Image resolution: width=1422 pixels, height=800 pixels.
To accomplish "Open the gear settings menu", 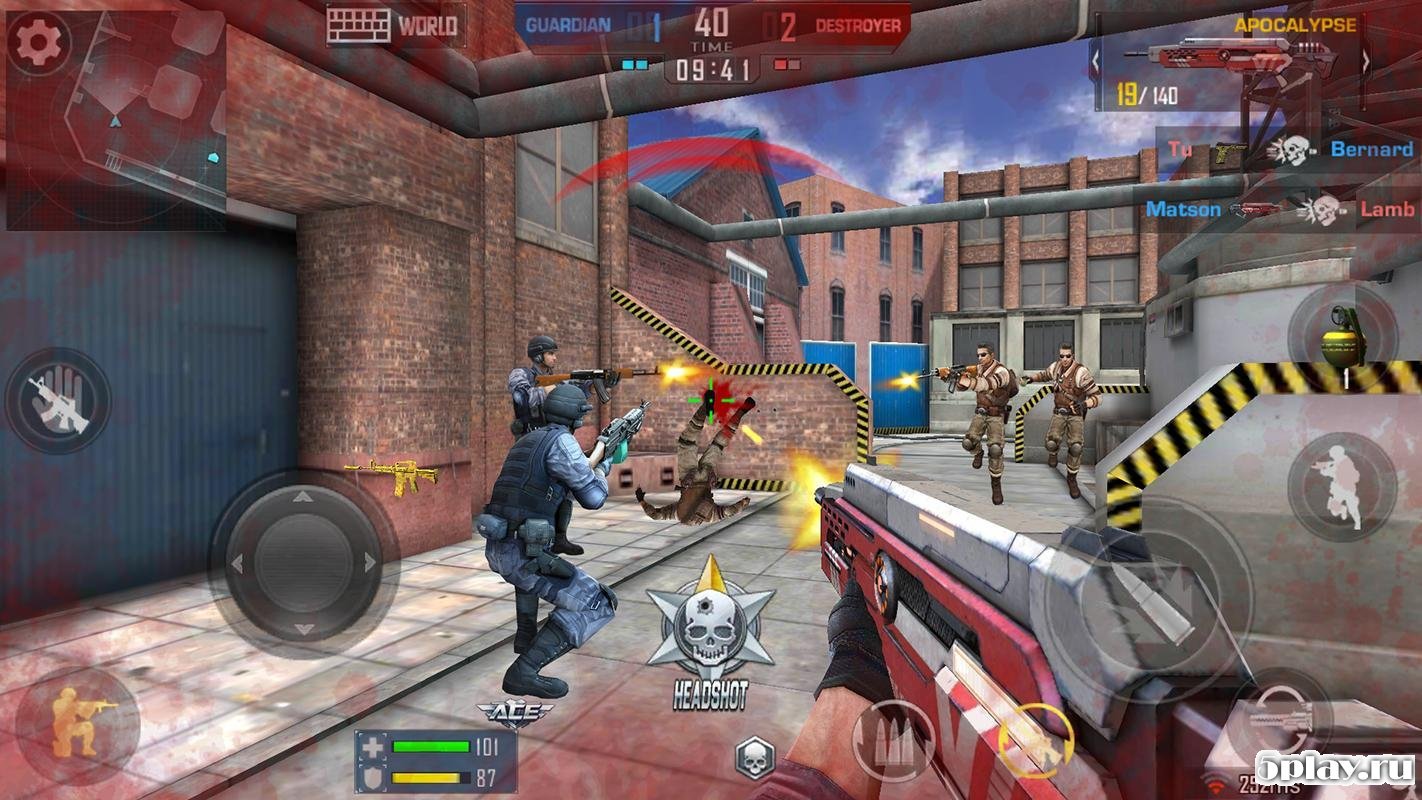I will point(39,41).
